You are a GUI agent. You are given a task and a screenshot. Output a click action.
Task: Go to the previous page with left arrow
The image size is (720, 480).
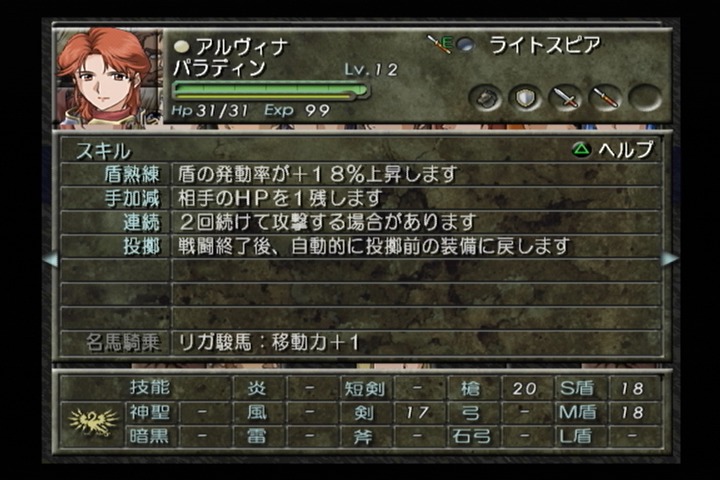click(x=49, y=259)
